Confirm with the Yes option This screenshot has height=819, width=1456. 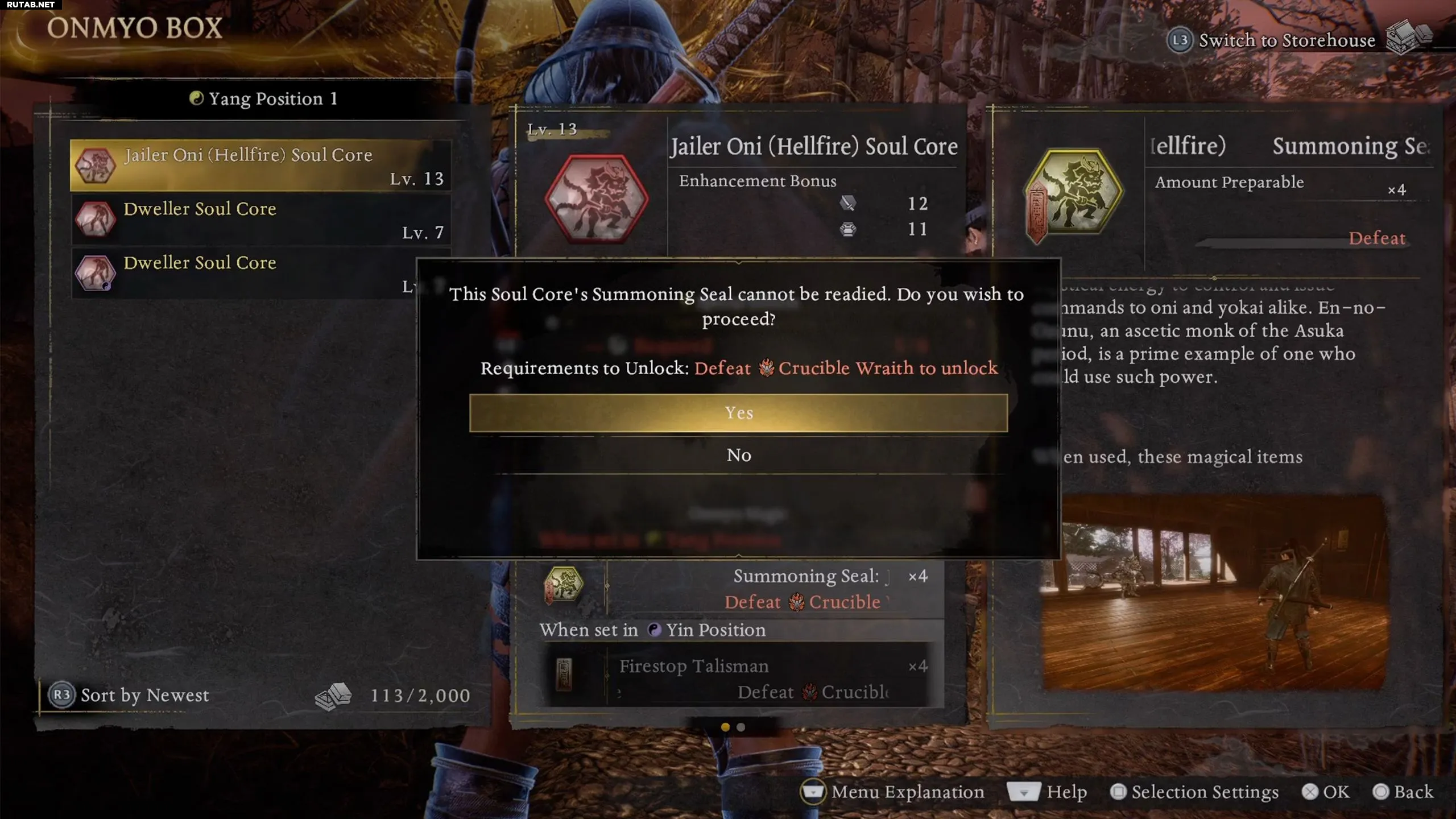pos(738,413)
